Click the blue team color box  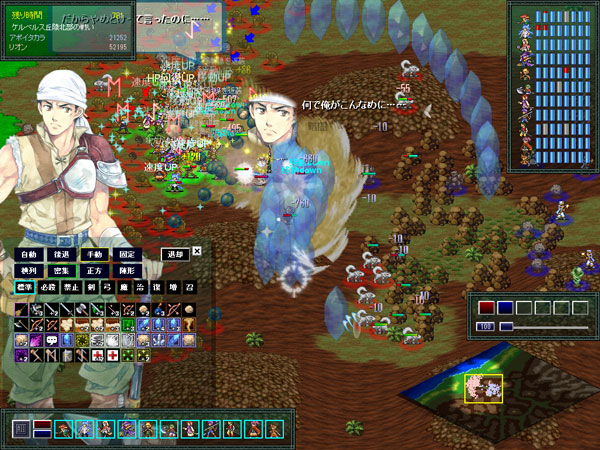click(x=505, y=308)
